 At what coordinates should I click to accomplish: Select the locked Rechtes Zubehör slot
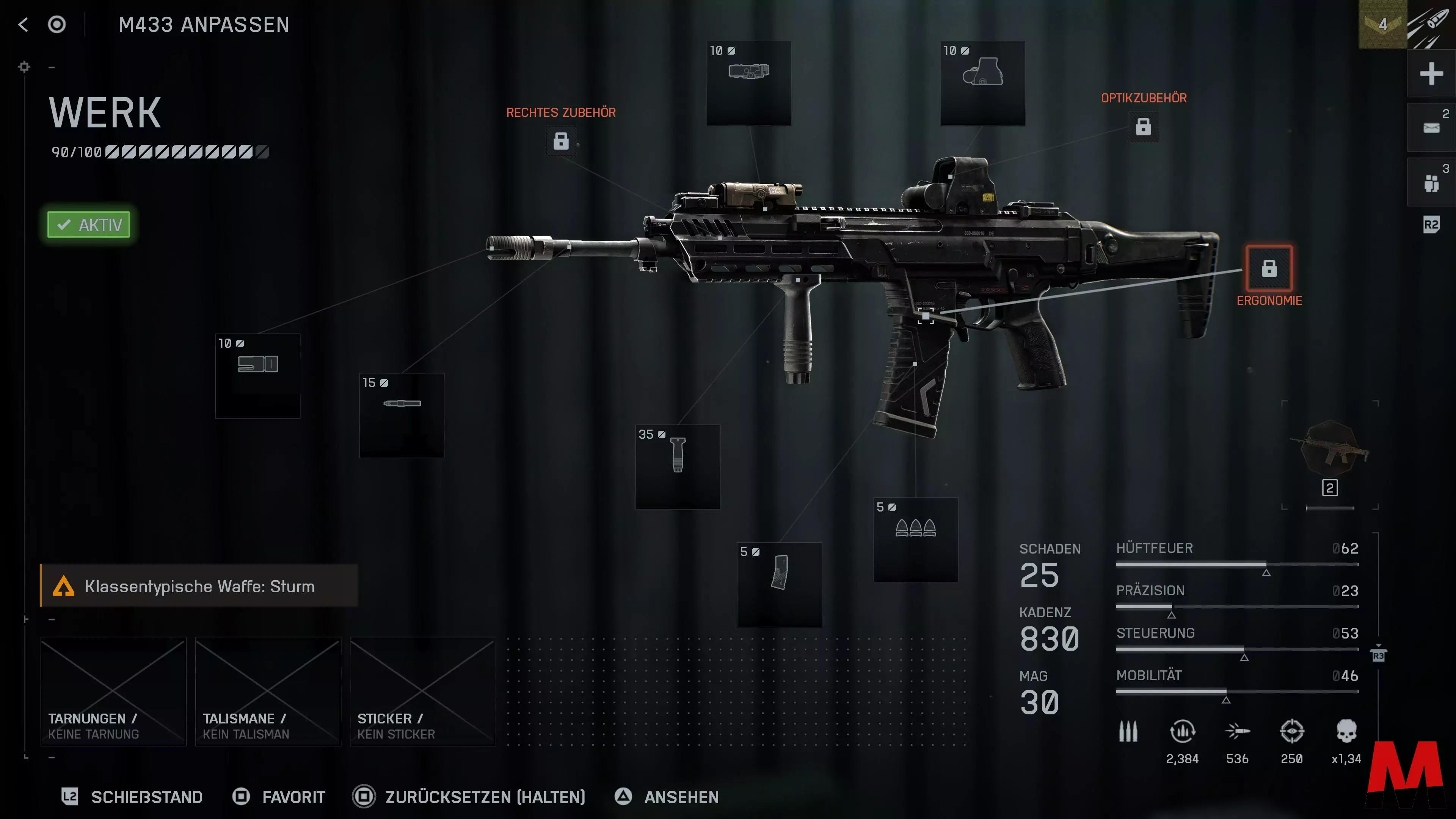click(561, 141)
